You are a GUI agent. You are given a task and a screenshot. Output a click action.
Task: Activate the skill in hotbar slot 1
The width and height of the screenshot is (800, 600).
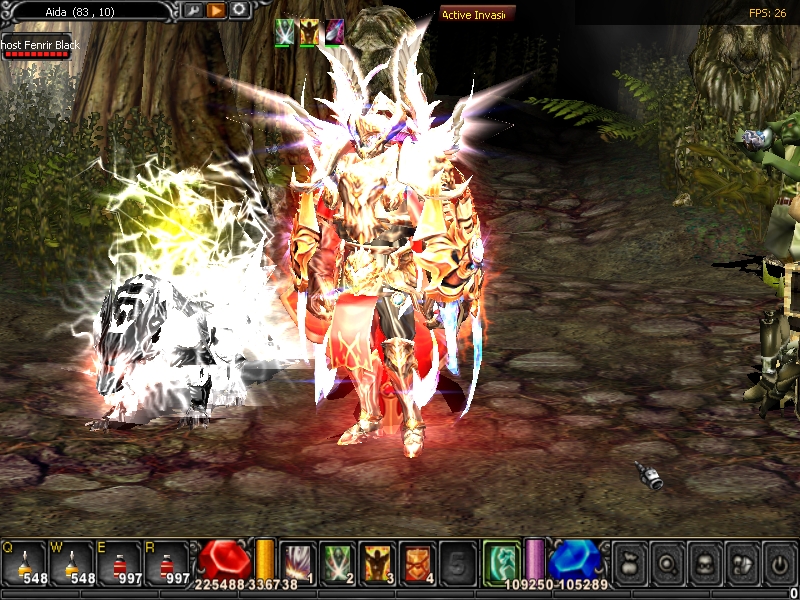pos(297,562)
